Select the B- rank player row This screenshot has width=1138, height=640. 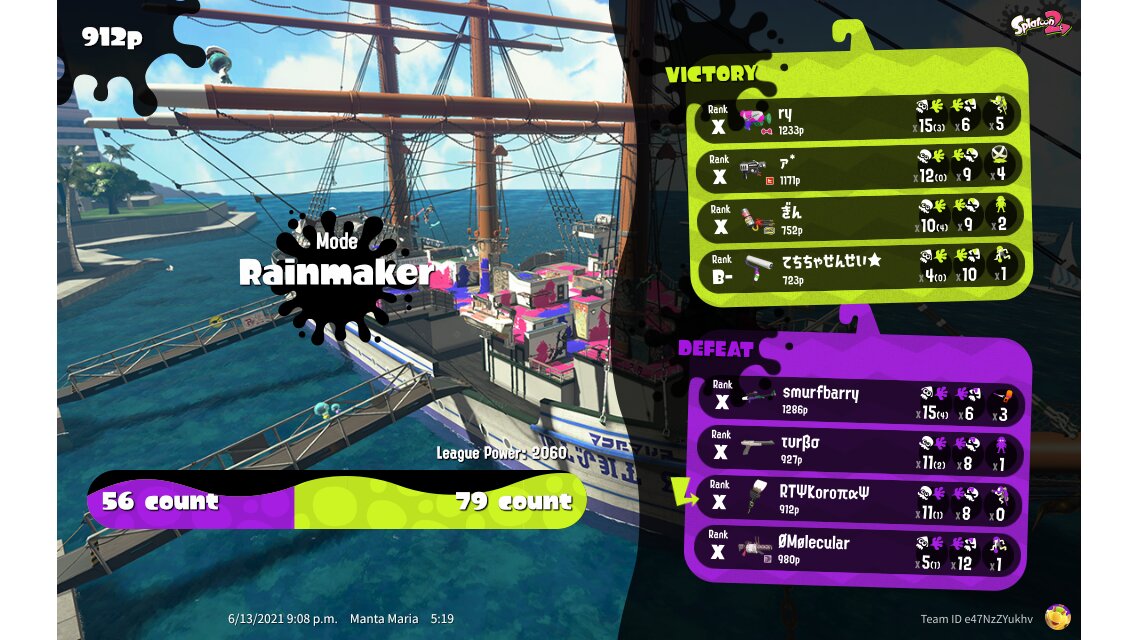[858, 267]
